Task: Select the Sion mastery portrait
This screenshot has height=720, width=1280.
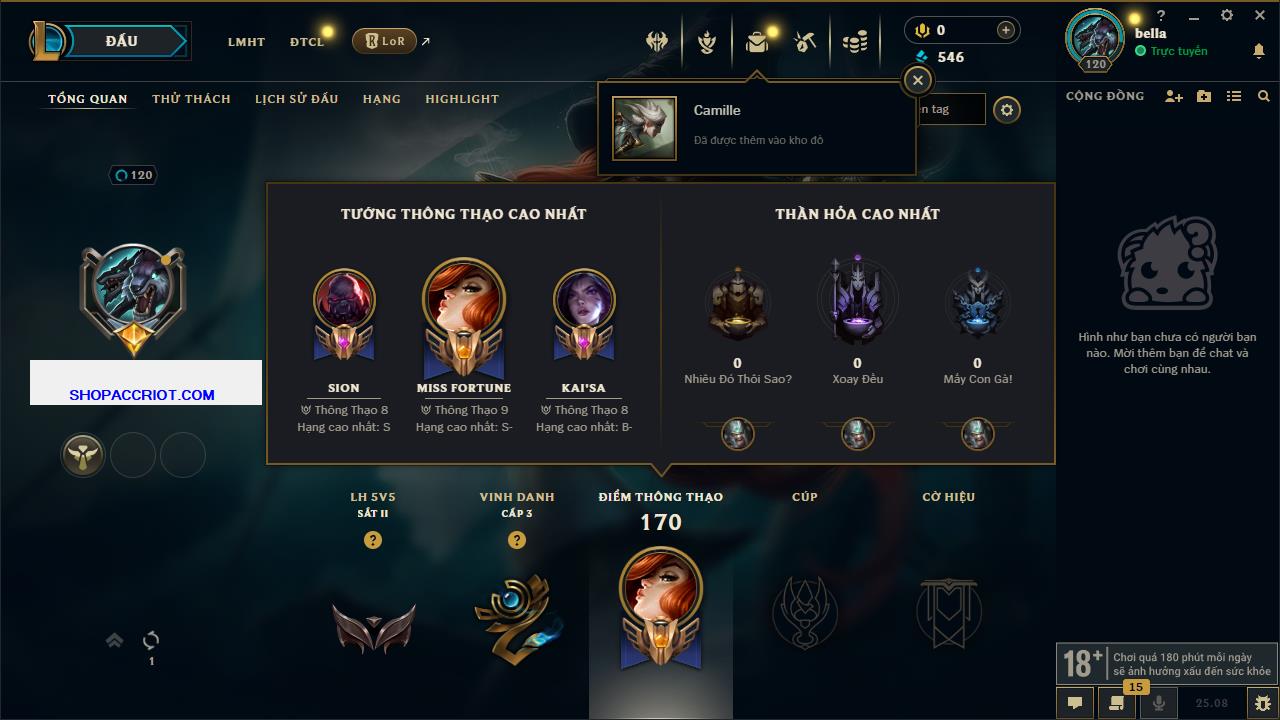Action: click(x=344, y=300)
